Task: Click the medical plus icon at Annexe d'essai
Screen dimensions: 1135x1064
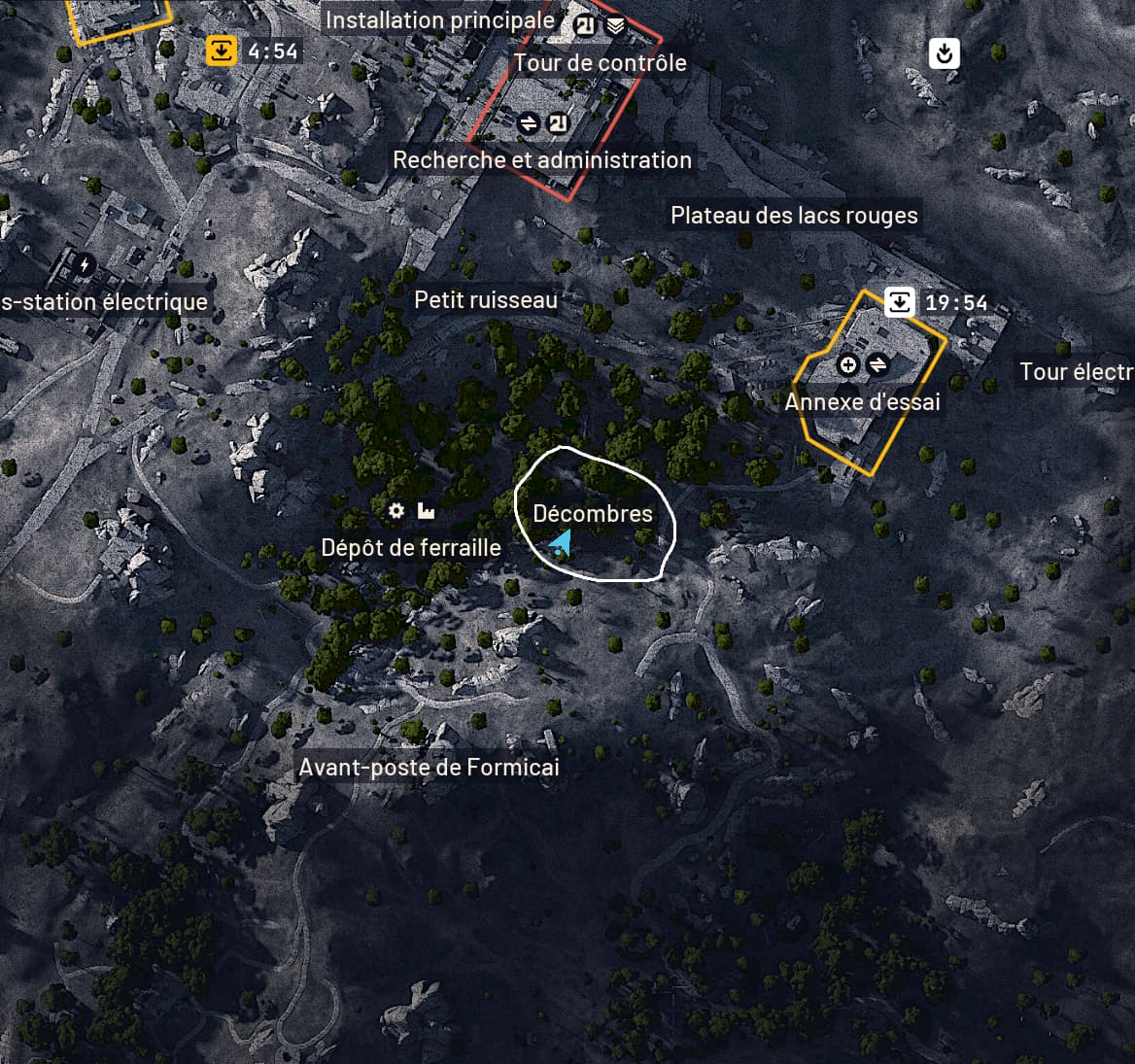Action: pyautogui.click(x=848, y=364)
